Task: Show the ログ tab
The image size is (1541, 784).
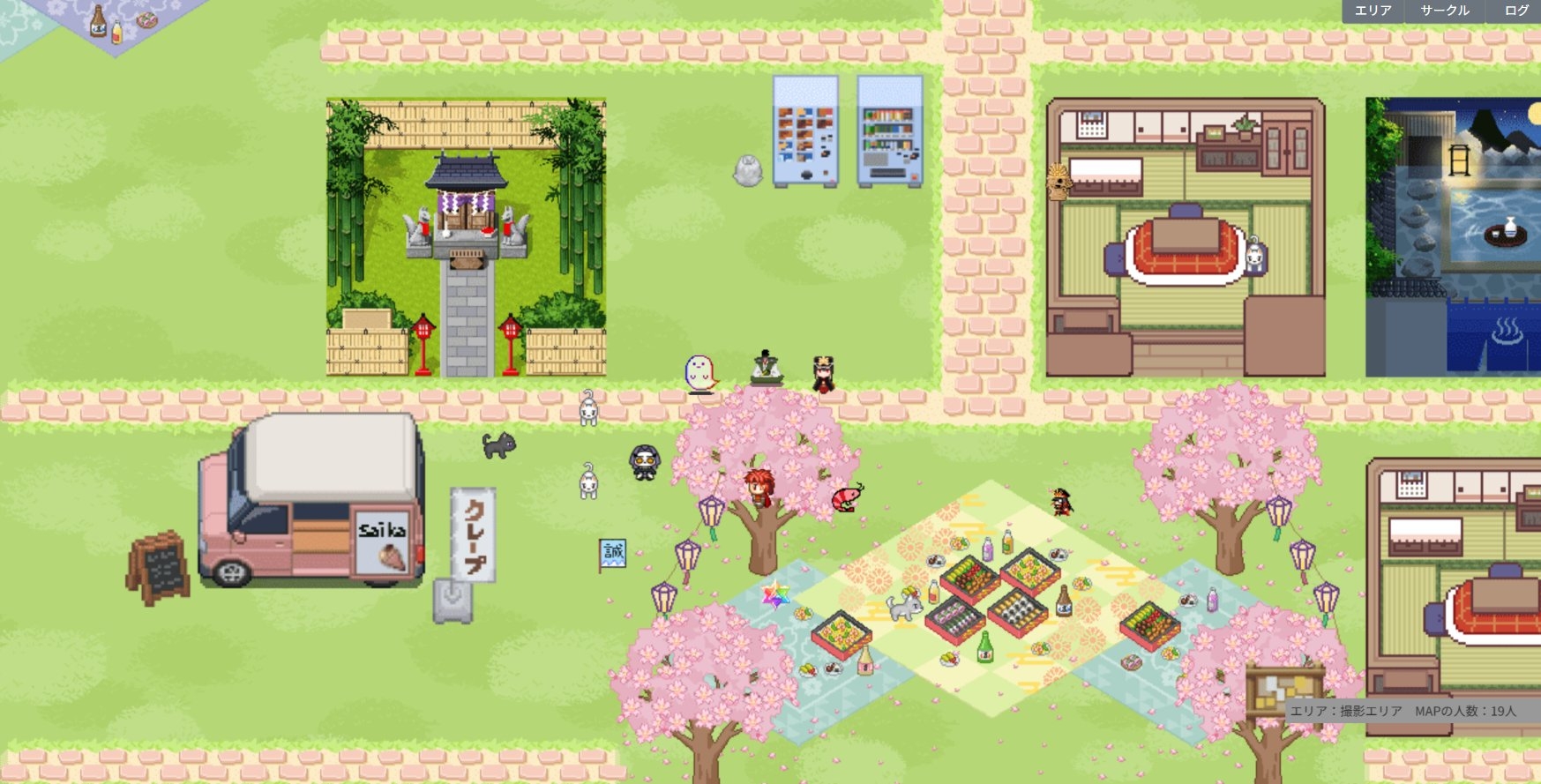Action: pos(1515,11)
